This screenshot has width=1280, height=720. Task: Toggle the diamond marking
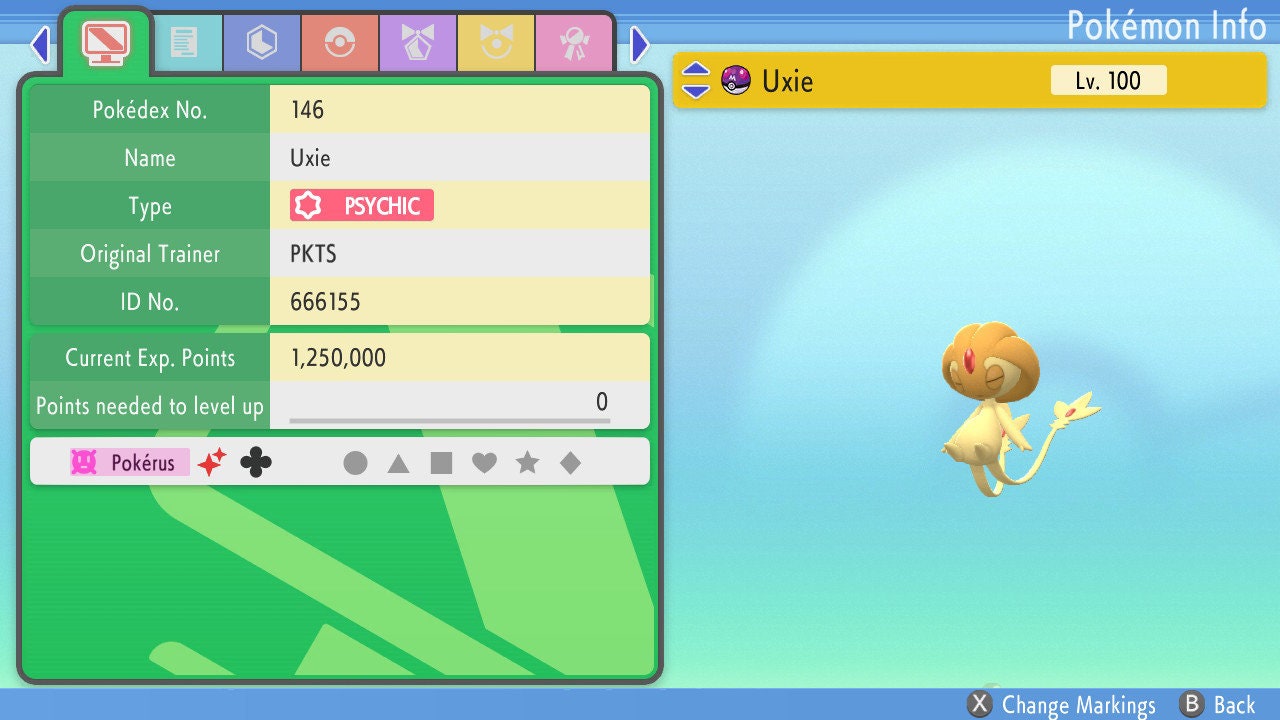[x=570, y=463]
